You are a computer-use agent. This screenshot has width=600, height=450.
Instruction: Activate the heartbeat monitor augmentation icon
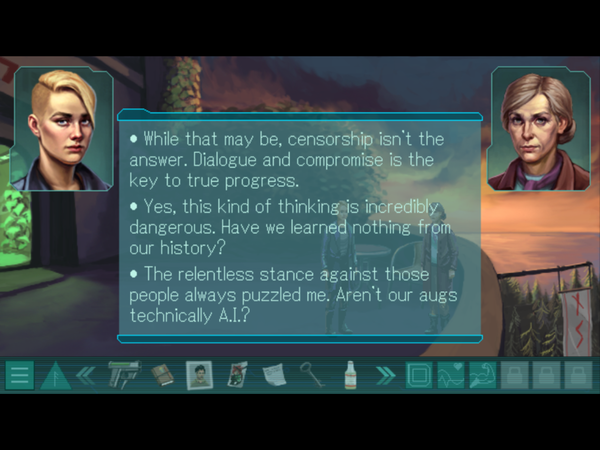click(452, 376)
